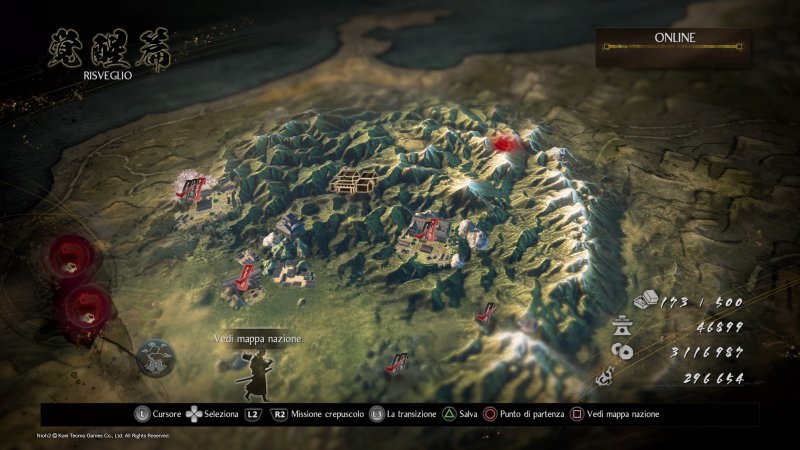This screenshot has width=800, height=450.
Task: Choose the glowing red marker on the mountain peak
Action: pos(505,143)
